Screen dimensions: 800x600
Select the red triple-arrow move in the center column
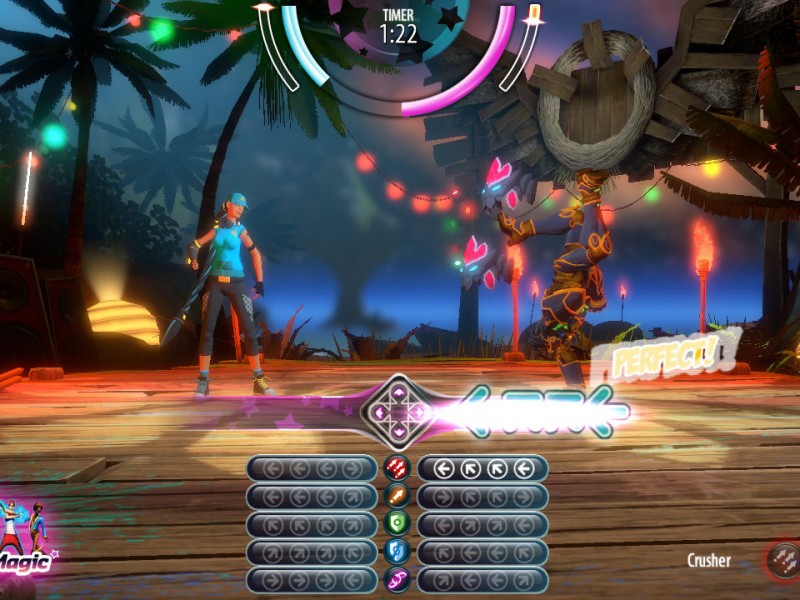click(397, 468)
